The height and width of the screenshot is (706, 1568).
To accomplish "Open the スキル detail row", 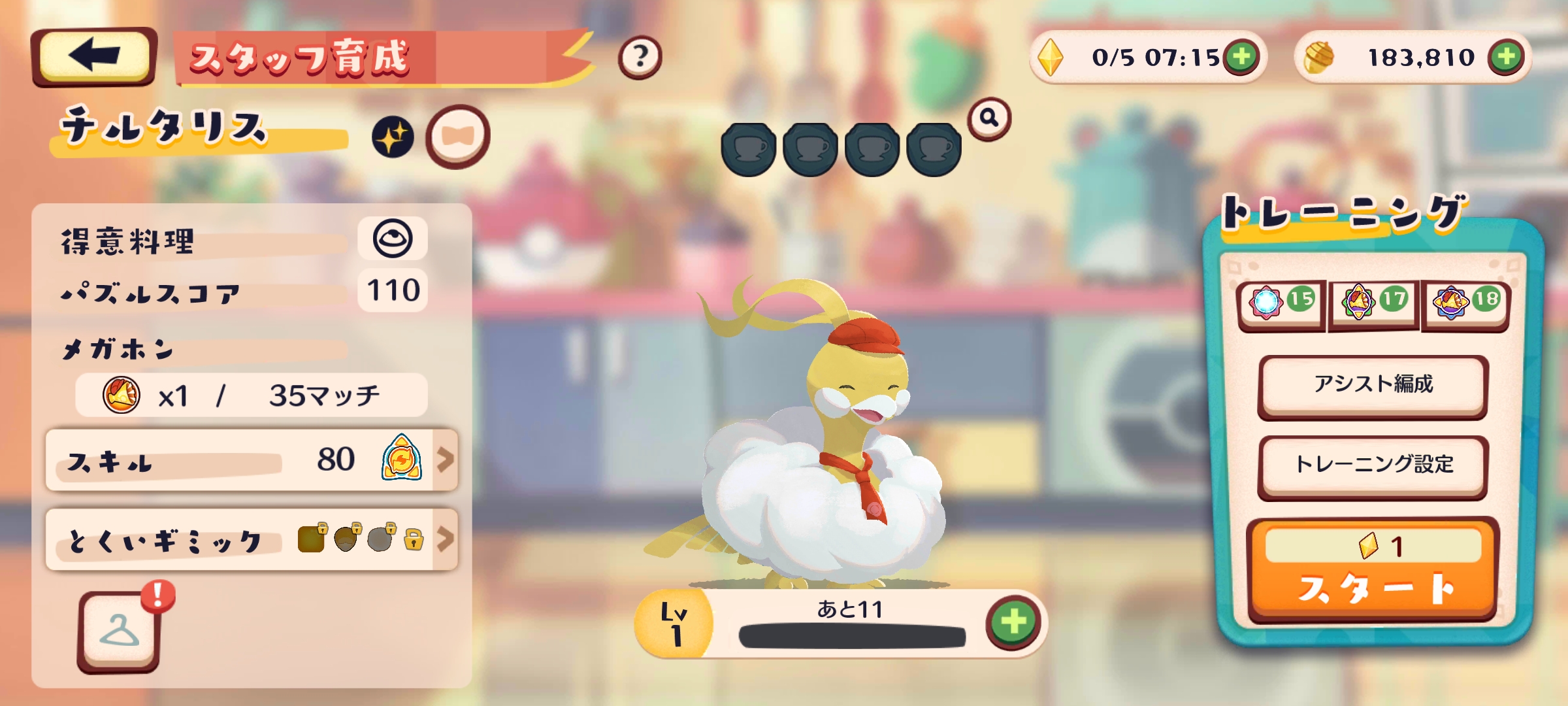I will click(x=252, y=460).
